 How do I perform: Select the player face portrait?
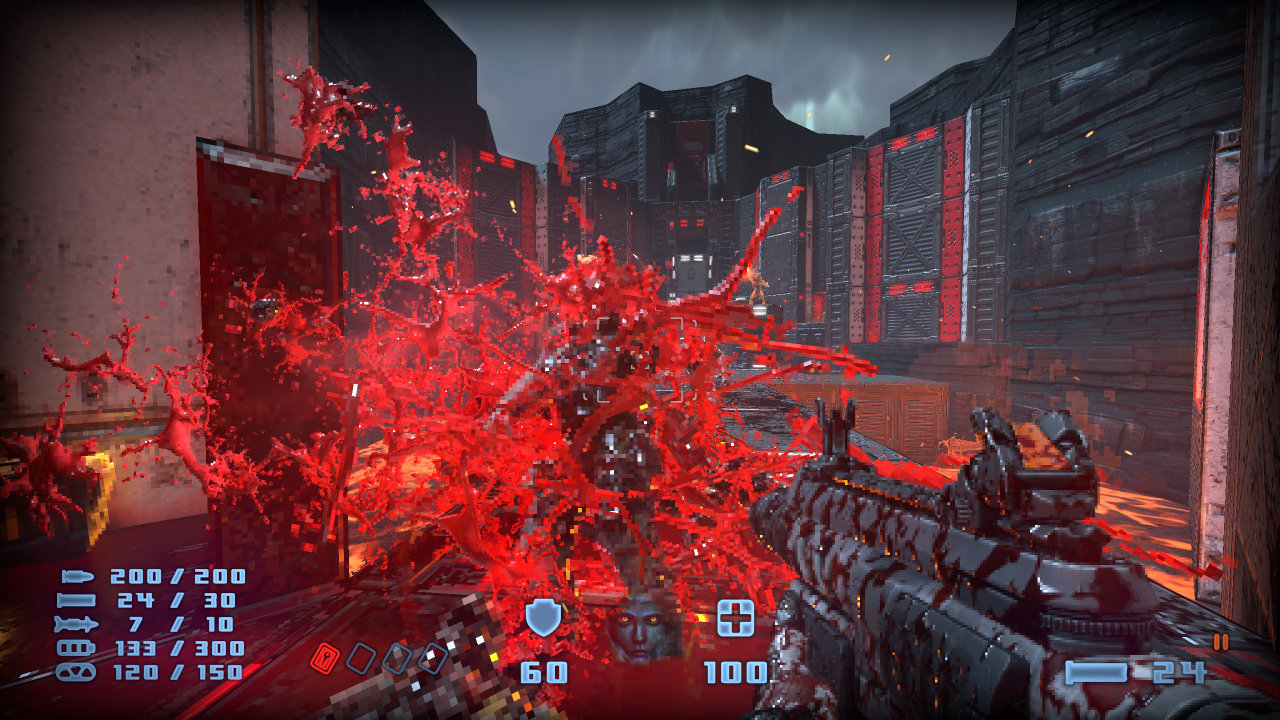point(641,628)
